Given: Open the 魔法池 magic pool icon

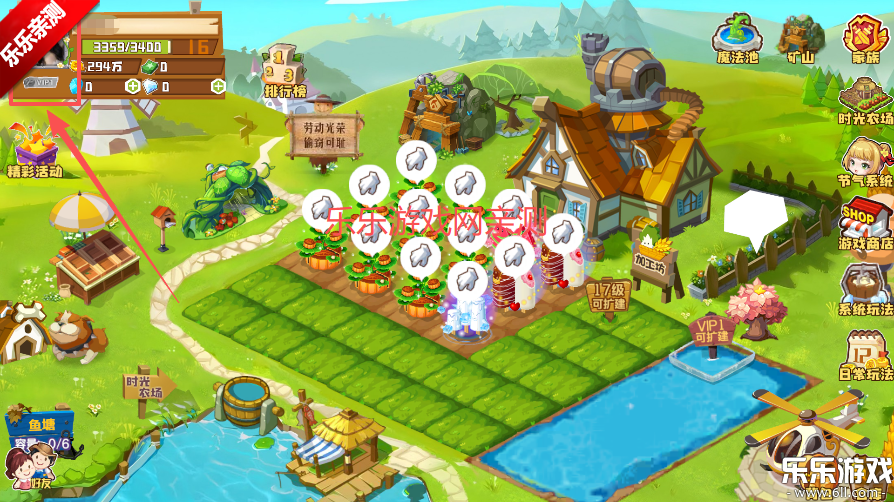Looking at the screenshot, I should pyautogui.click(x=735, y=37).
